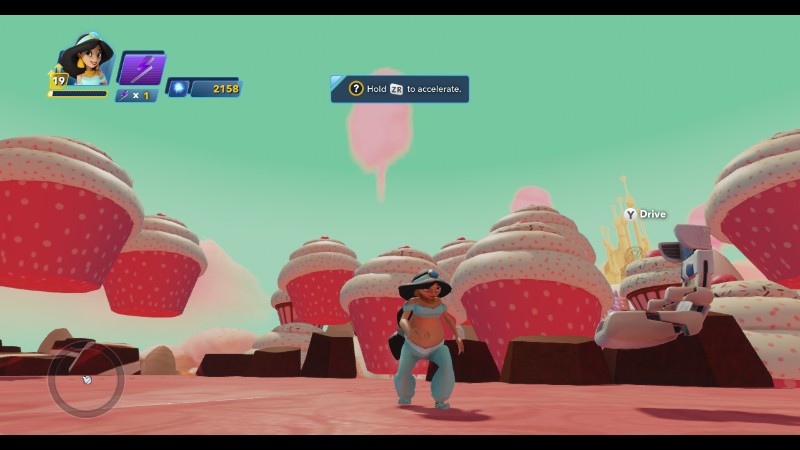Click Jasmine's character portrait
The width and height of the screenshot is (800, 450).
point(86,62)
